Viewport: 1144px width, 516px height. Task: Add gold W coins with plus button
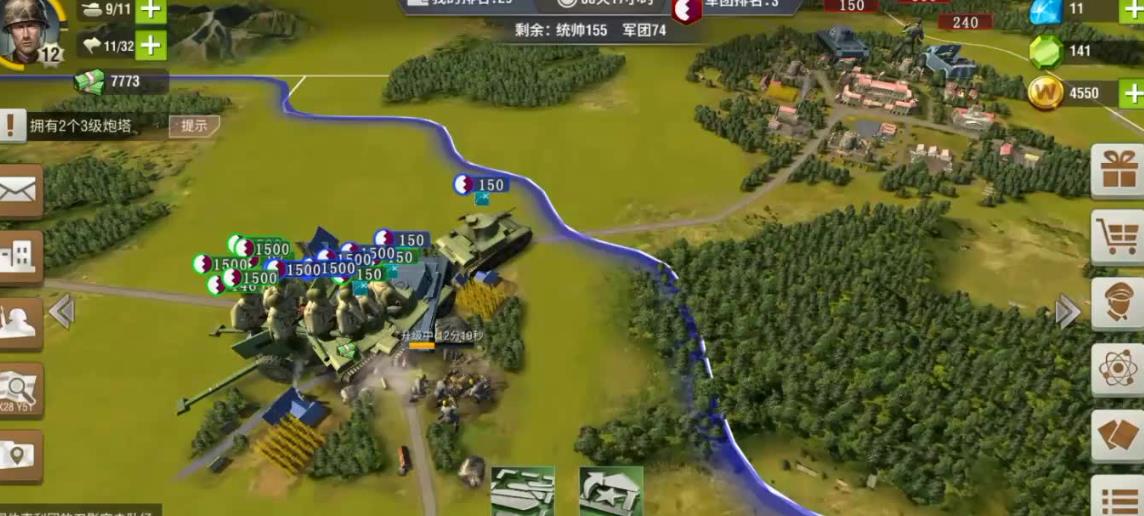click(1132, 94)
